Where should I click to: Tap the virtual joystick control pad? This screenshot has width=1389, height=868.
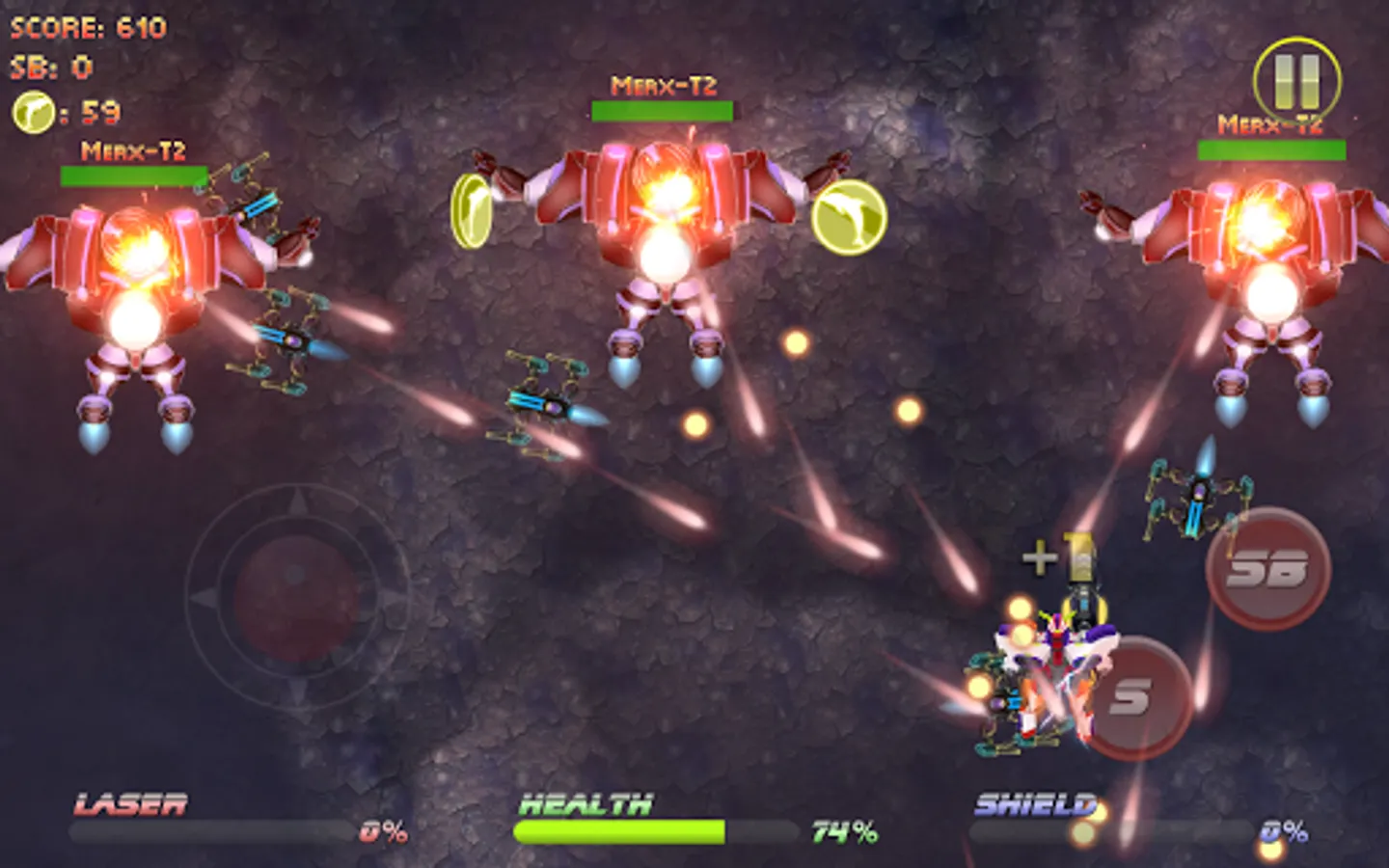click(296, 598)
